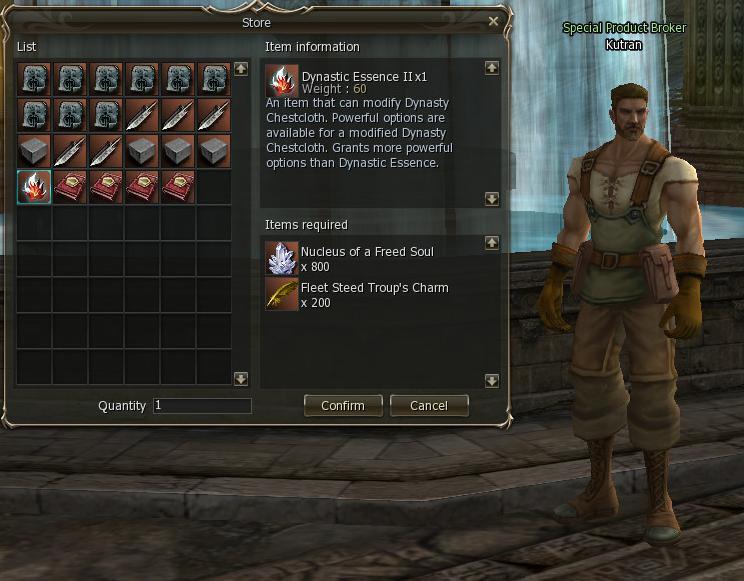Image resolution: width=744 pixels, height=581 pixels.
Task: Select Nucleus of a Freed Soul crystal
Action: [x=282, y=258]
